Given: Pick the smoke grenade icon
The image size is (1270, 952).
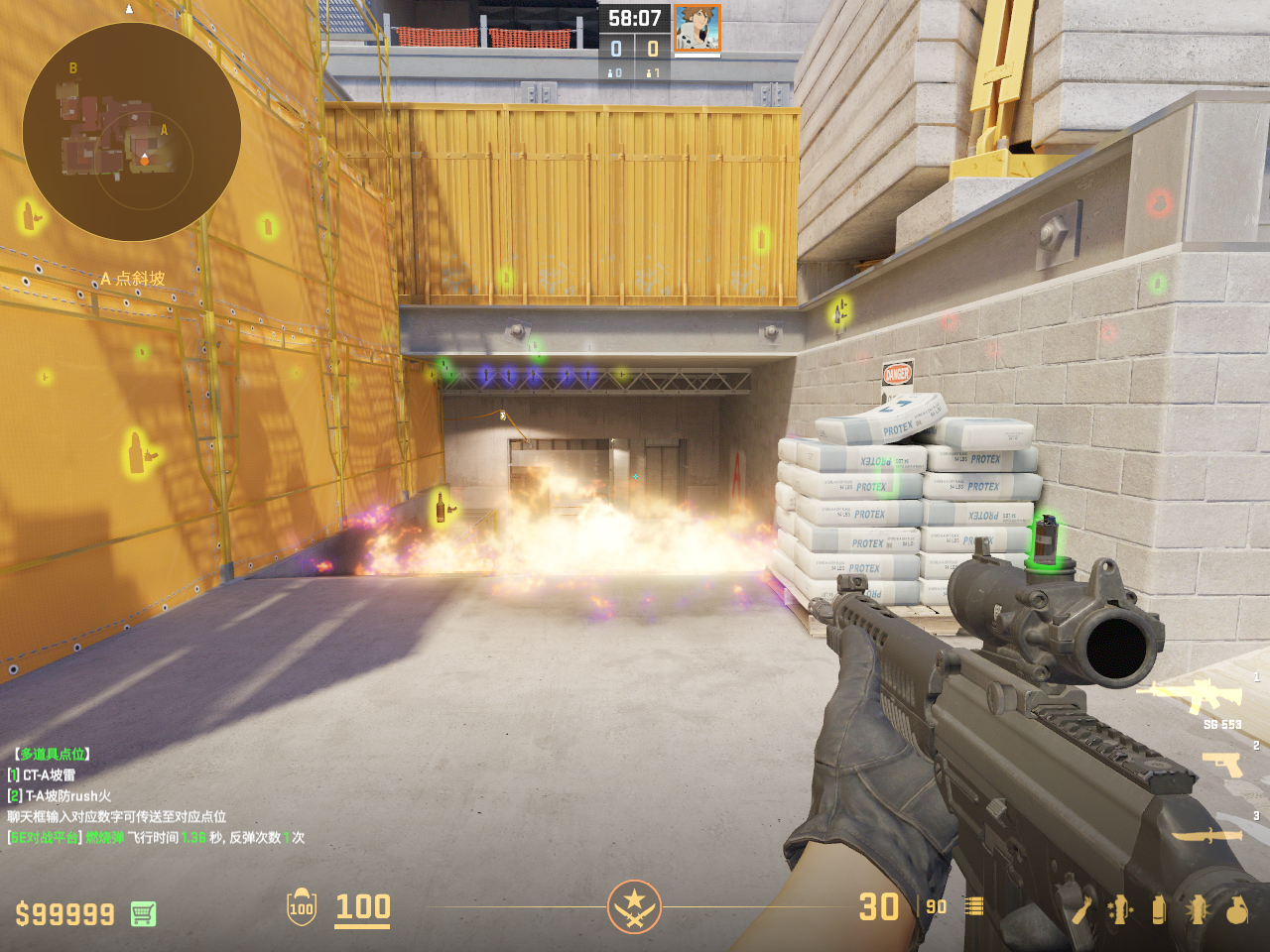Looking at the screenshot, I should (1159, 909).
